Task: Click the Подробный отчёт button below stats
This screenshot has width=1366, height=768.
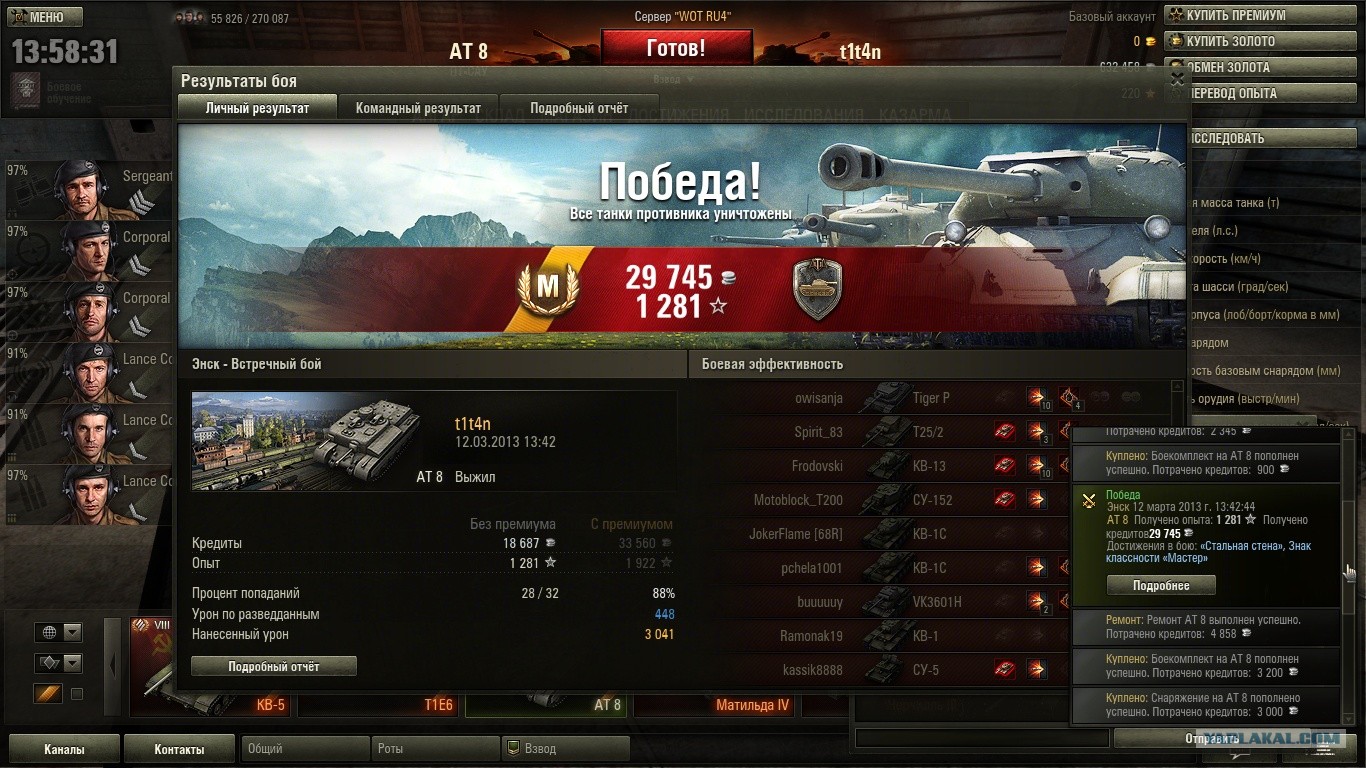Action: click(273, 666)
